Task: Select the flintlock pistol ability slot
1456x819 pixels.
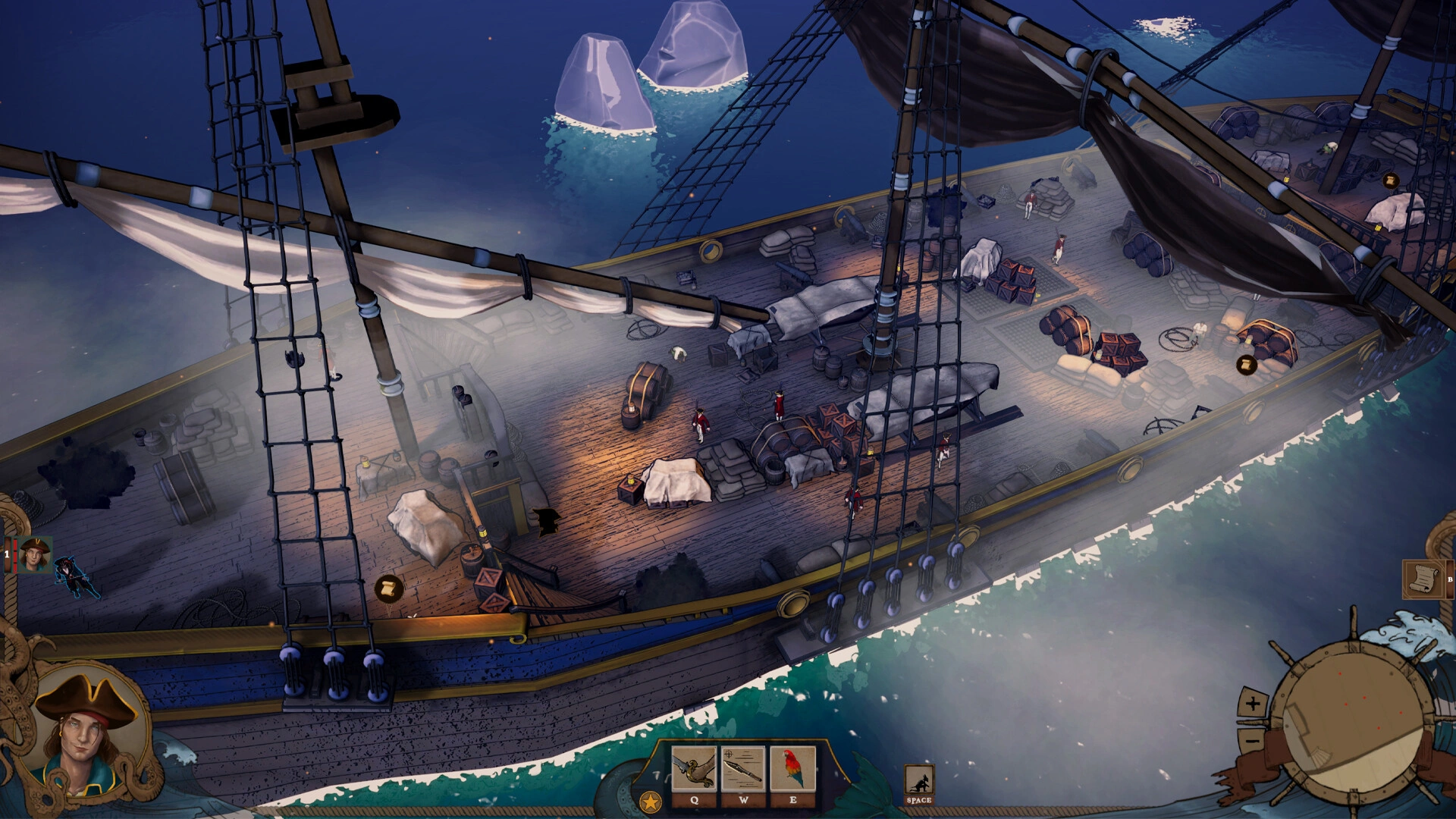Action: pos(694,768)
